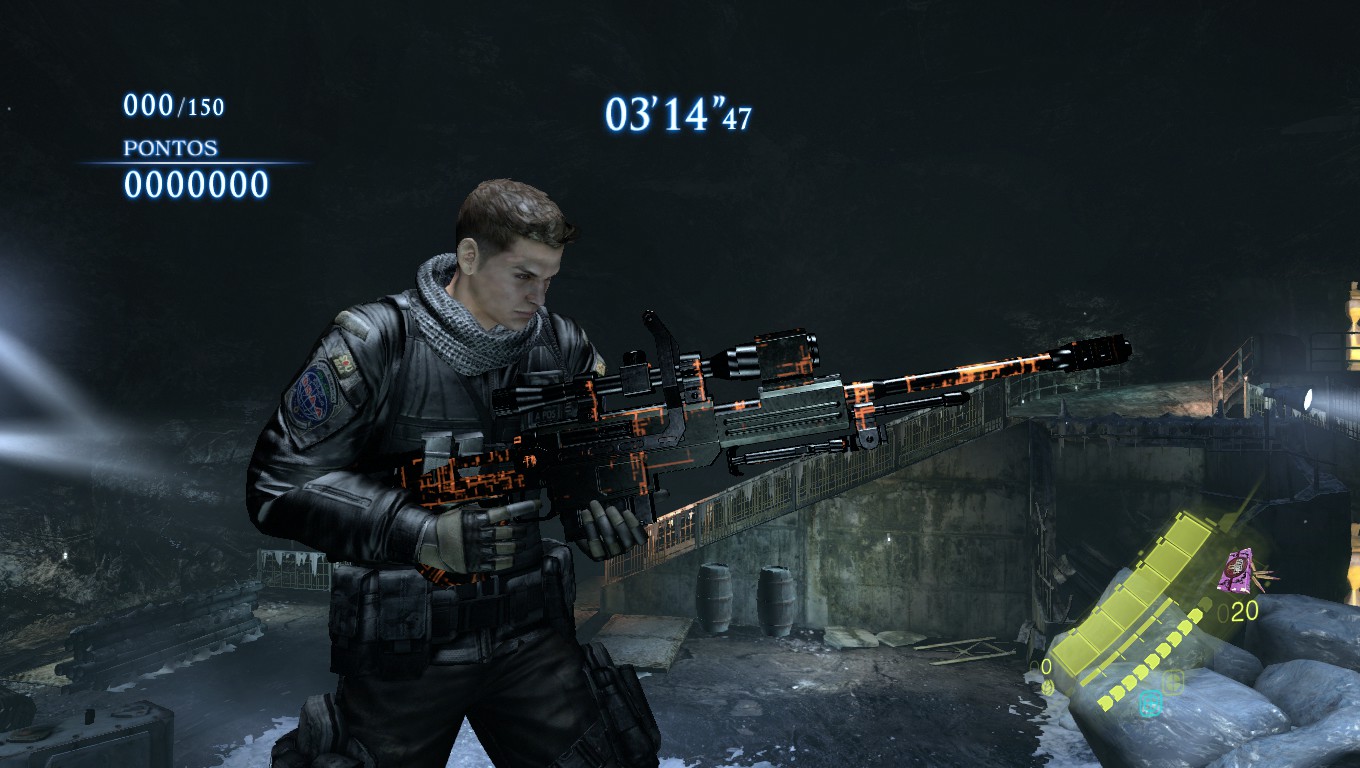This screenshot has width=1360, height=768.
Task: Click the mission timer 03'14"47
Action: [678, 113]
